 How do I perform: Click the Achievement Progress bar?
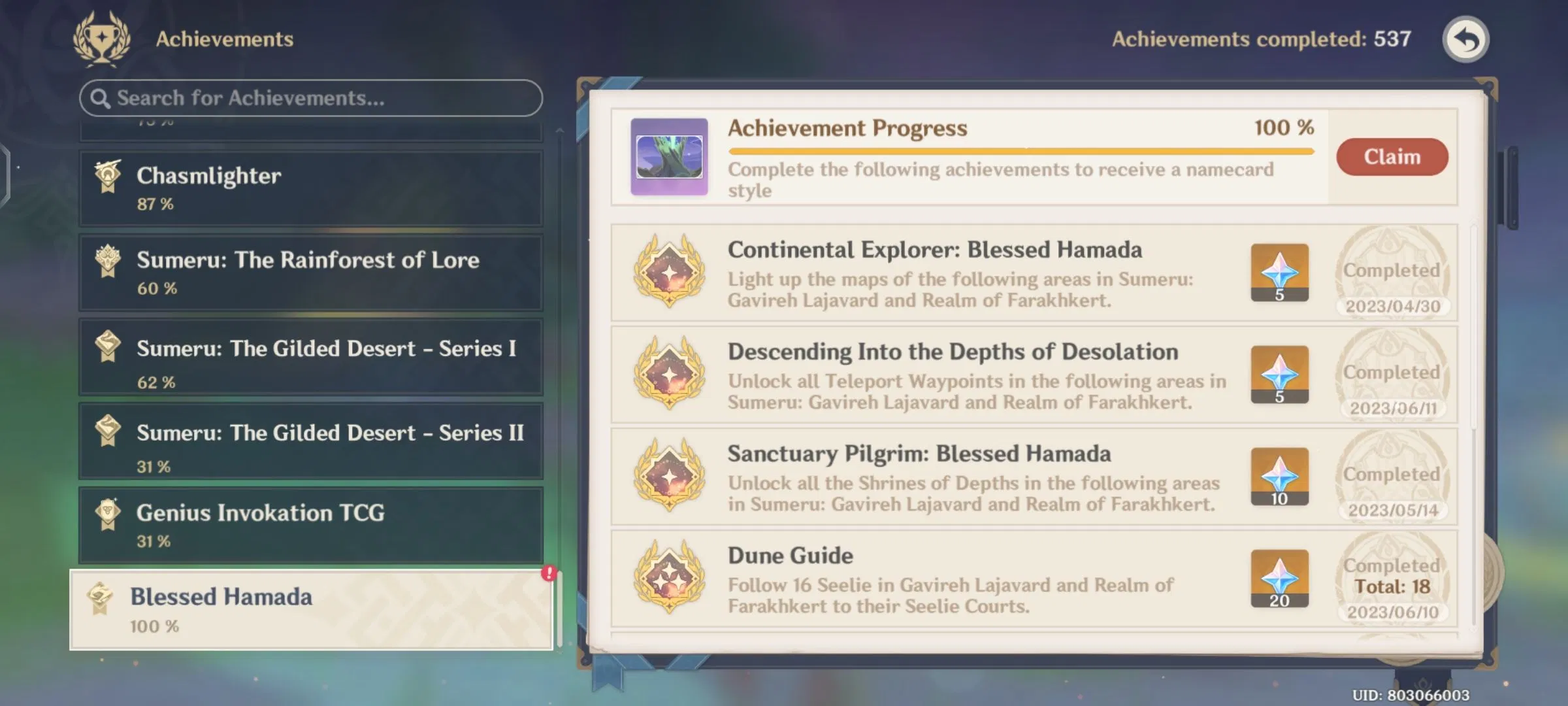coord(1019,150)
